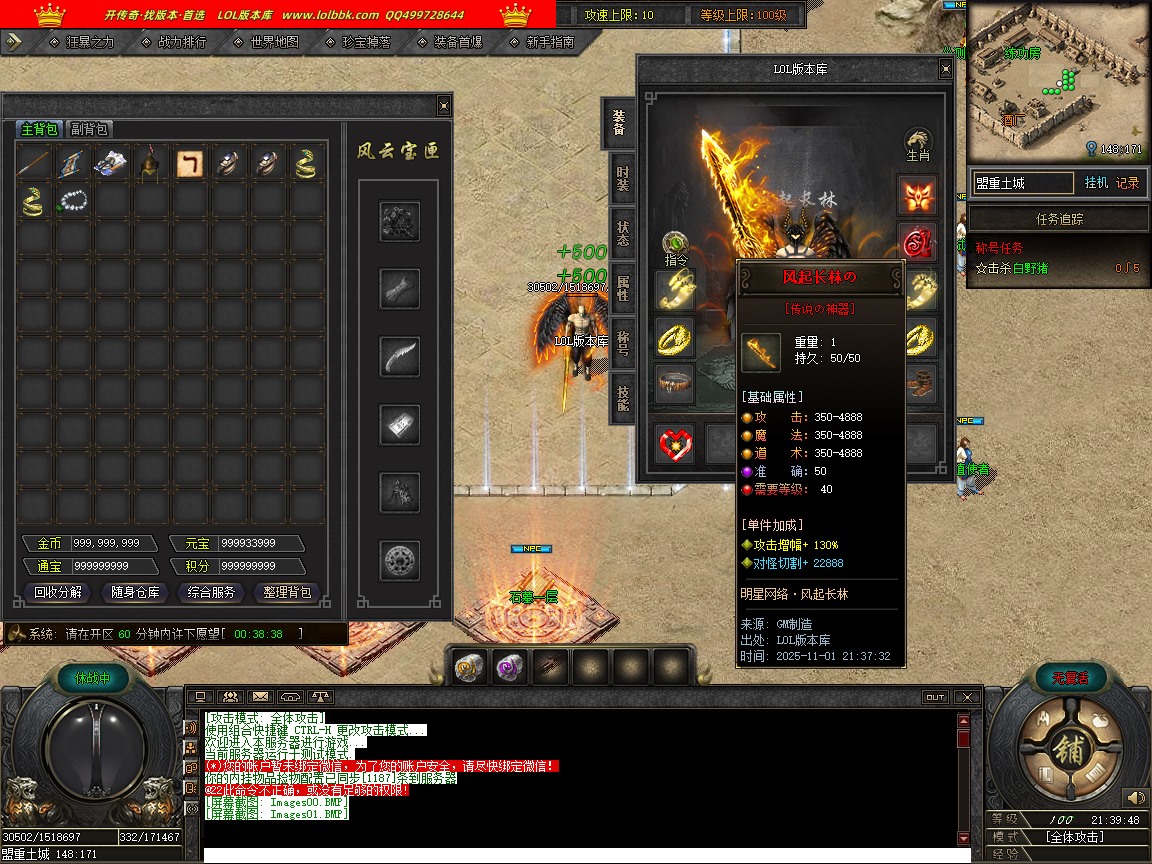Switch to the 副背包 secondary bag tab
This screenshot has width=1152, height=864.
point(89,129)
